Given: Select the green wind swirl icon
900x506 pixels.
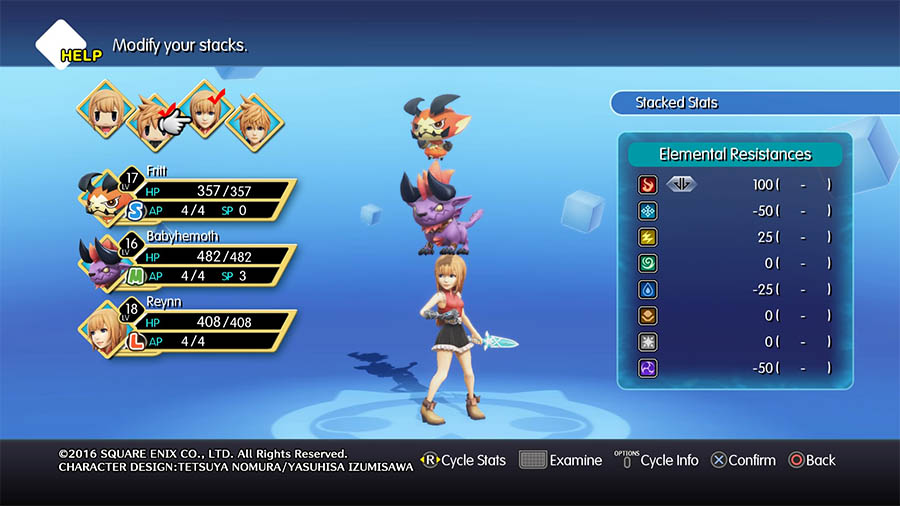Looking at the screenshot, I should click(x=647, y=263).
